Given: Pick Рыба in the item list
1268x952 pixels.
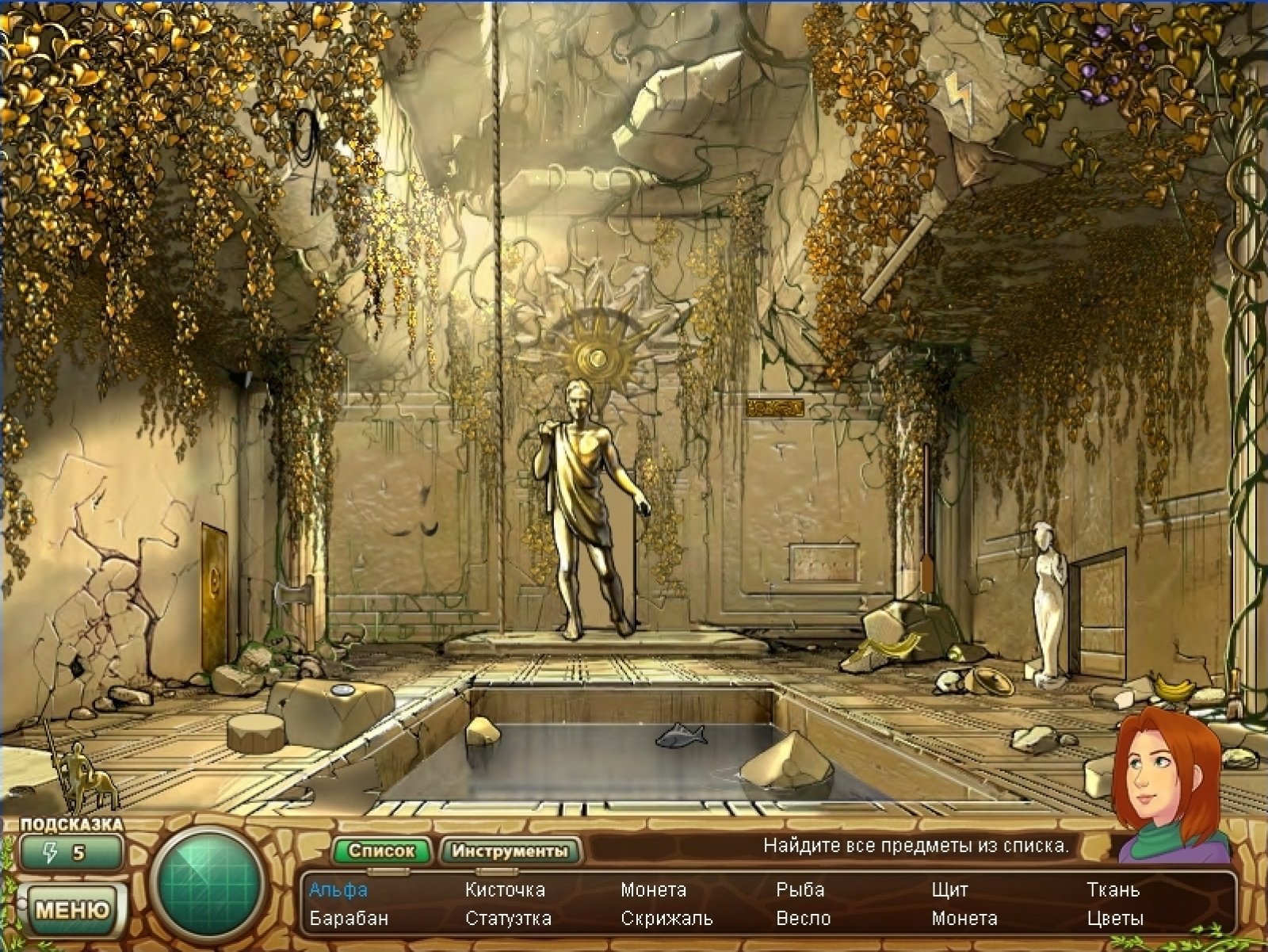Looking at the screenshot, I should [800, 889].
